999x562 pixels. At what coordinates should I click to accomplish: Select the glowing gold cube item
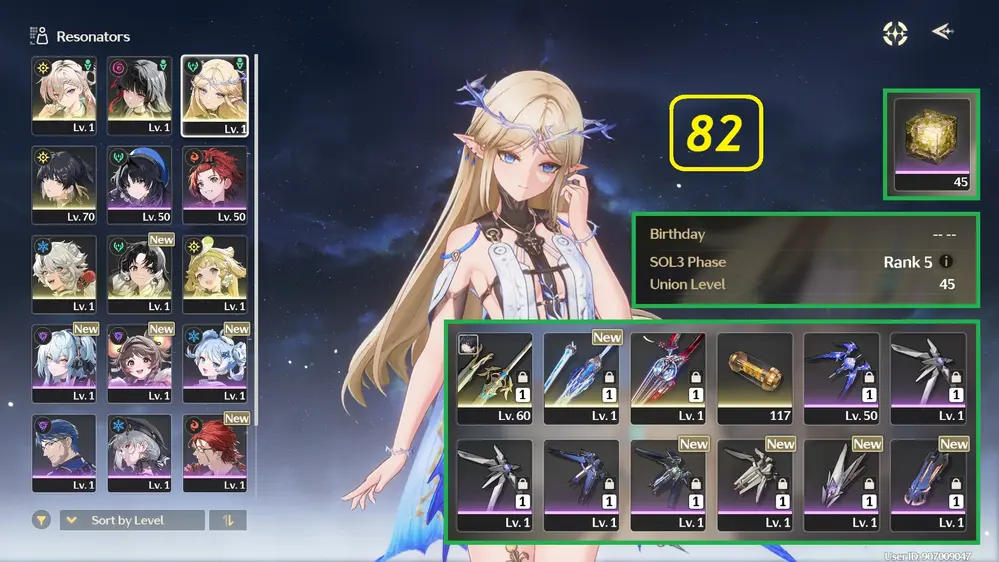pyautogui.click(x=931, y=142)
